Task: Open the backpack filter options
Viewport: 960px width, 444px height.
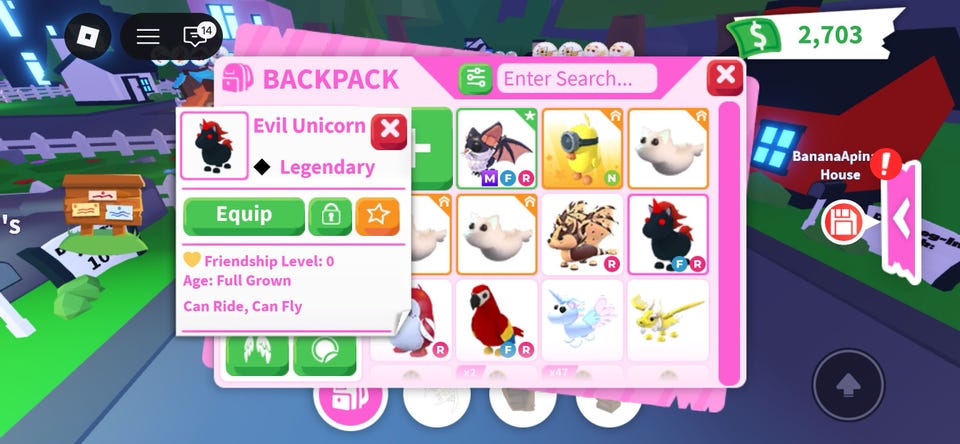Action: pos(475,78)
